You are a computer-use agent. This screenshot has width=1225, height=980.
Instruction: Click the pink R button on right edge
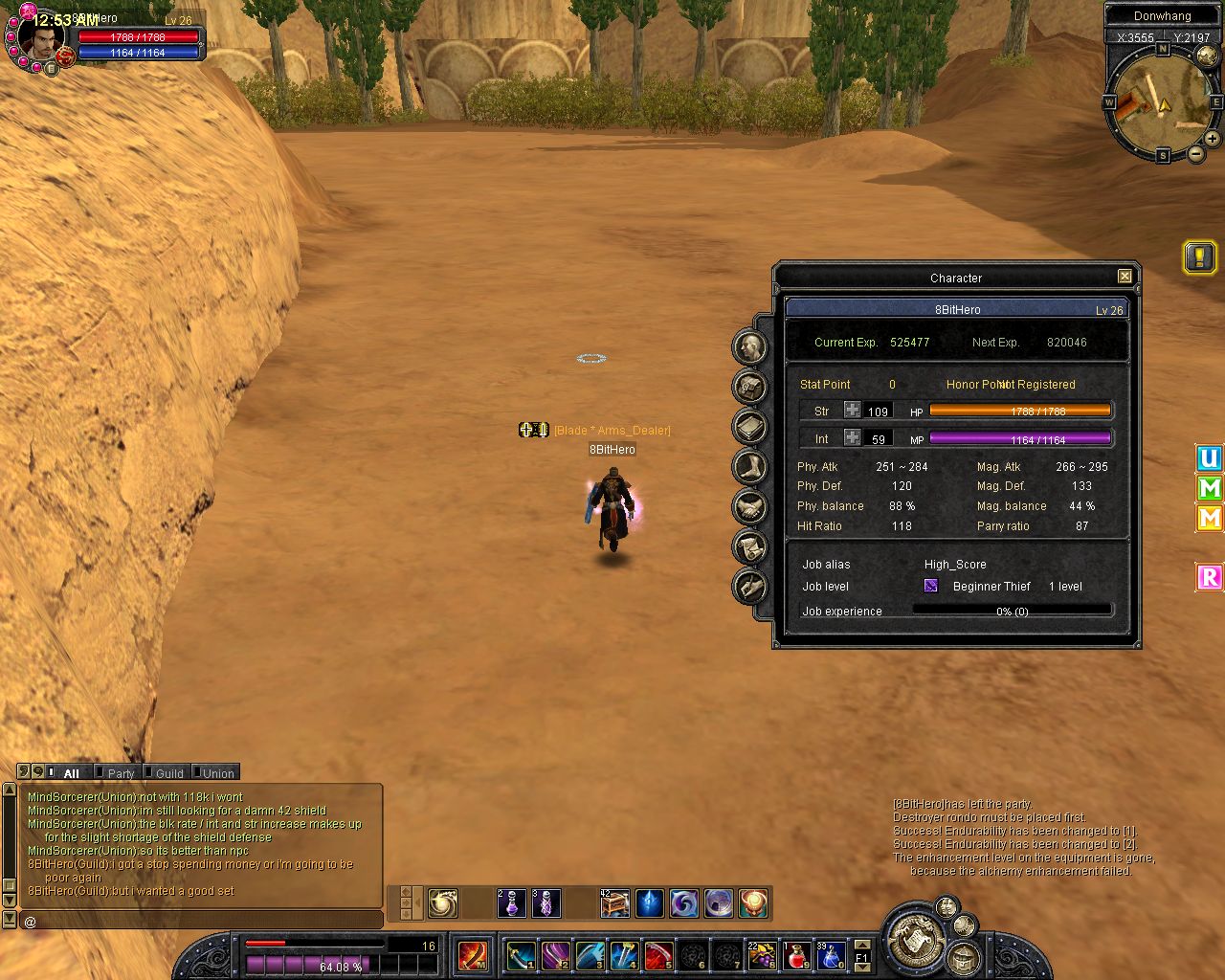click(1210, 577)
